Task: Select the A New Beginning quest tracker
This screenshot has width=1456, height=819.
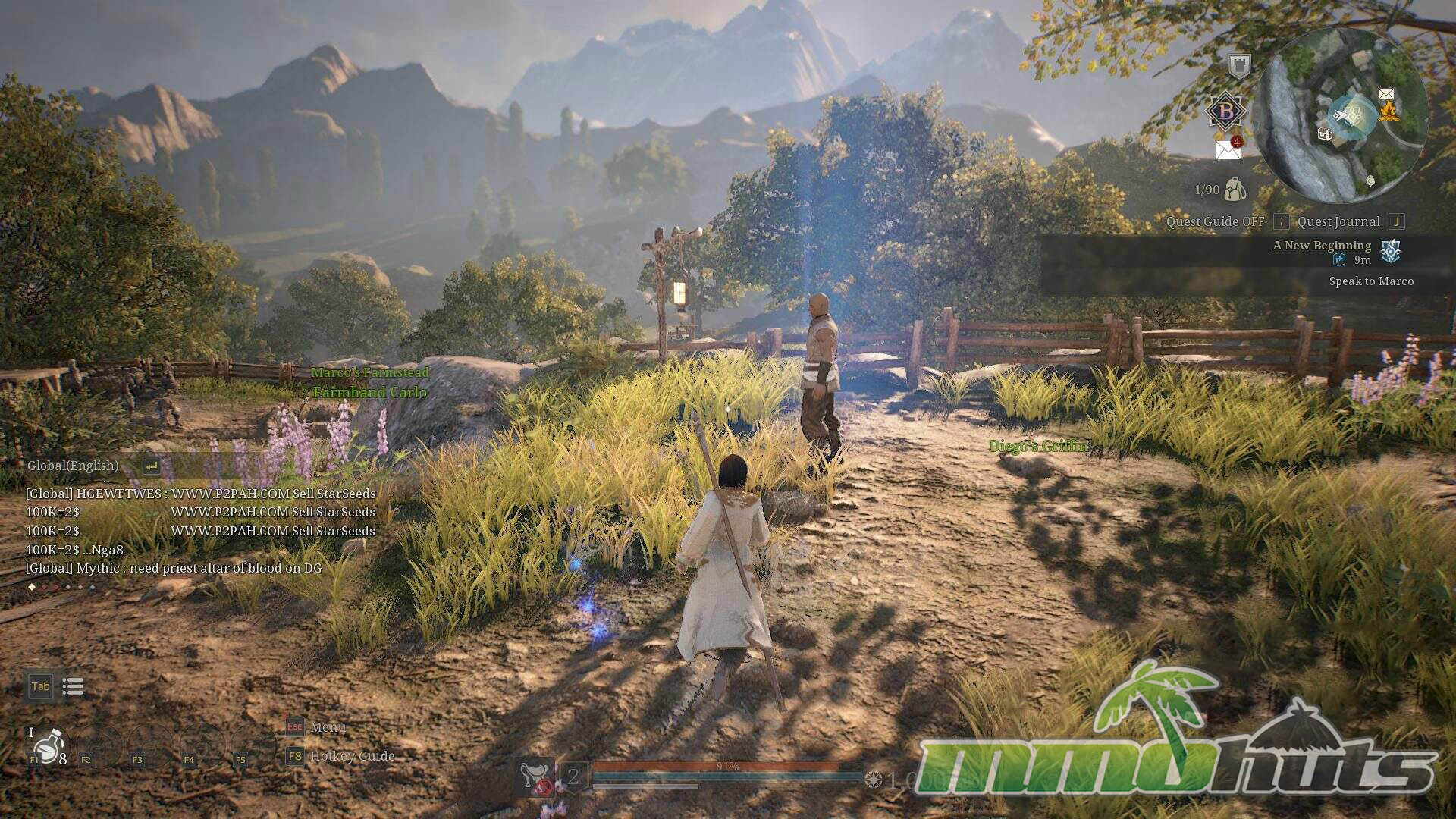Action: (1322, 246)
